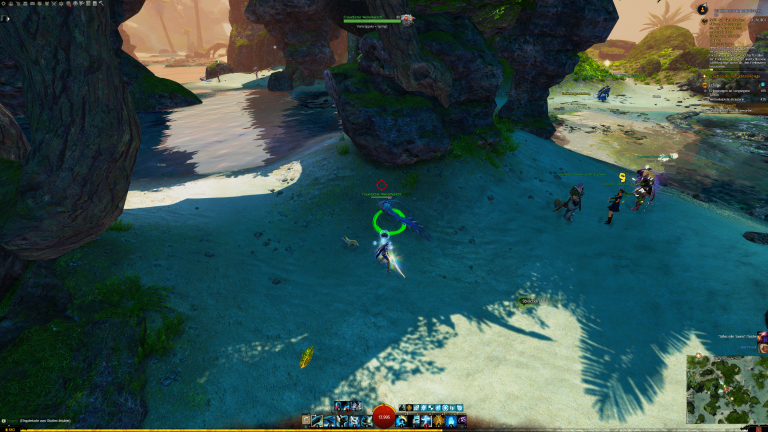
Task: Click the weapon swap slot left of skills
Action: pos(306,421)
